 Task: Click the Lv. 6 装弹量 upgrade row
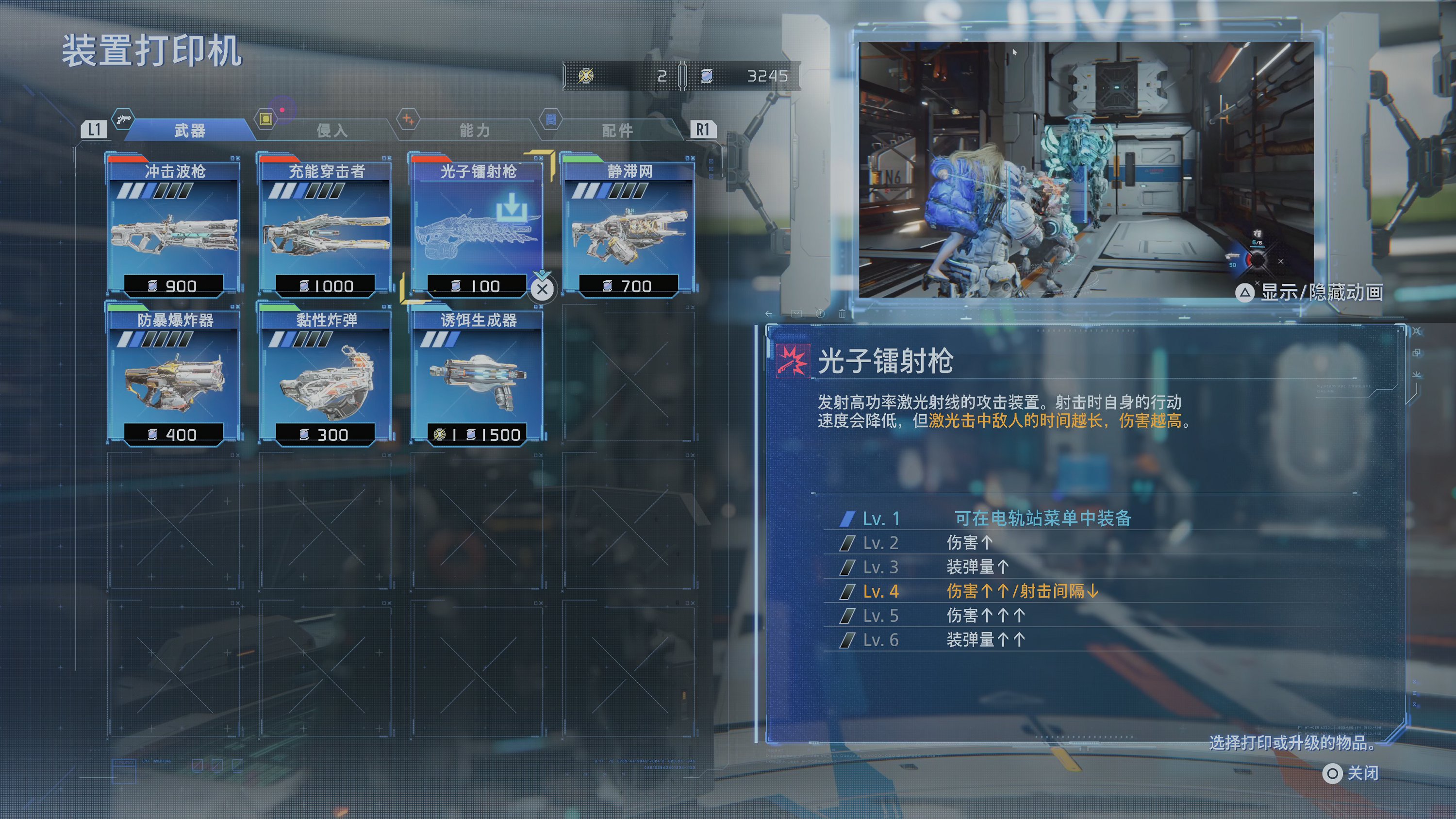click(x=985, y=640)
